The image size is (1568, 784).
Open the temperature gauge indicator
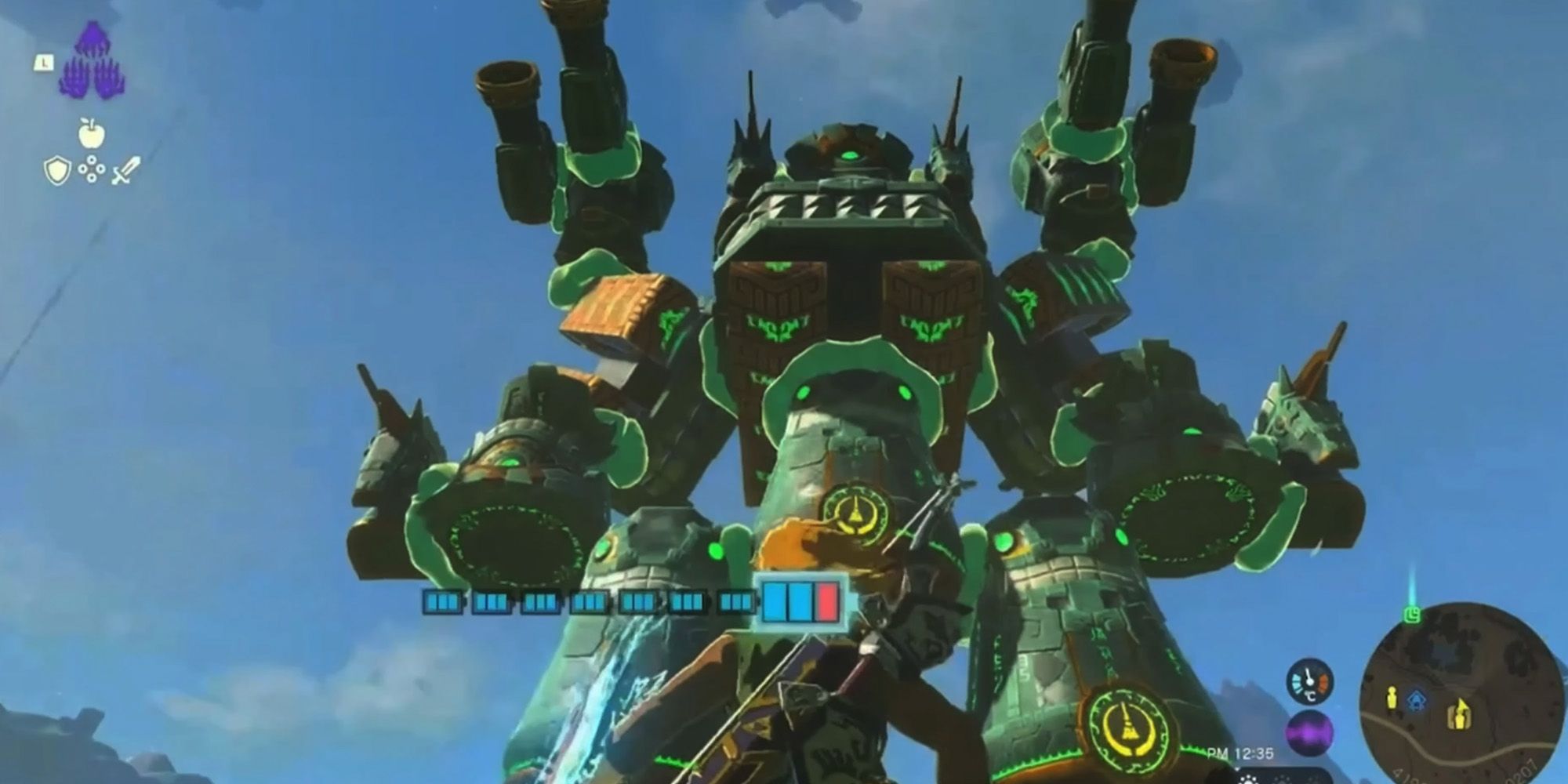[1309, 682]
